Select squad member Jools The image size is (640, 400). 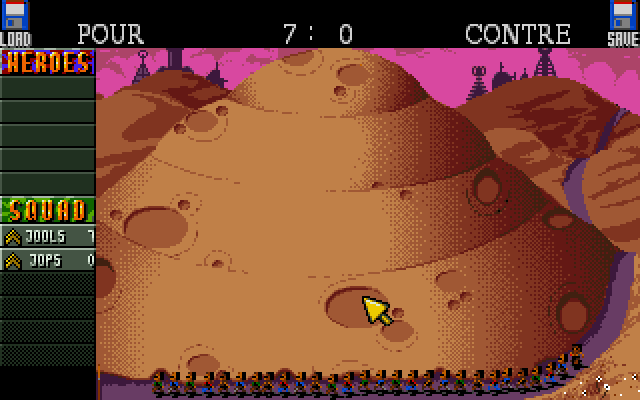pos(48,236)
